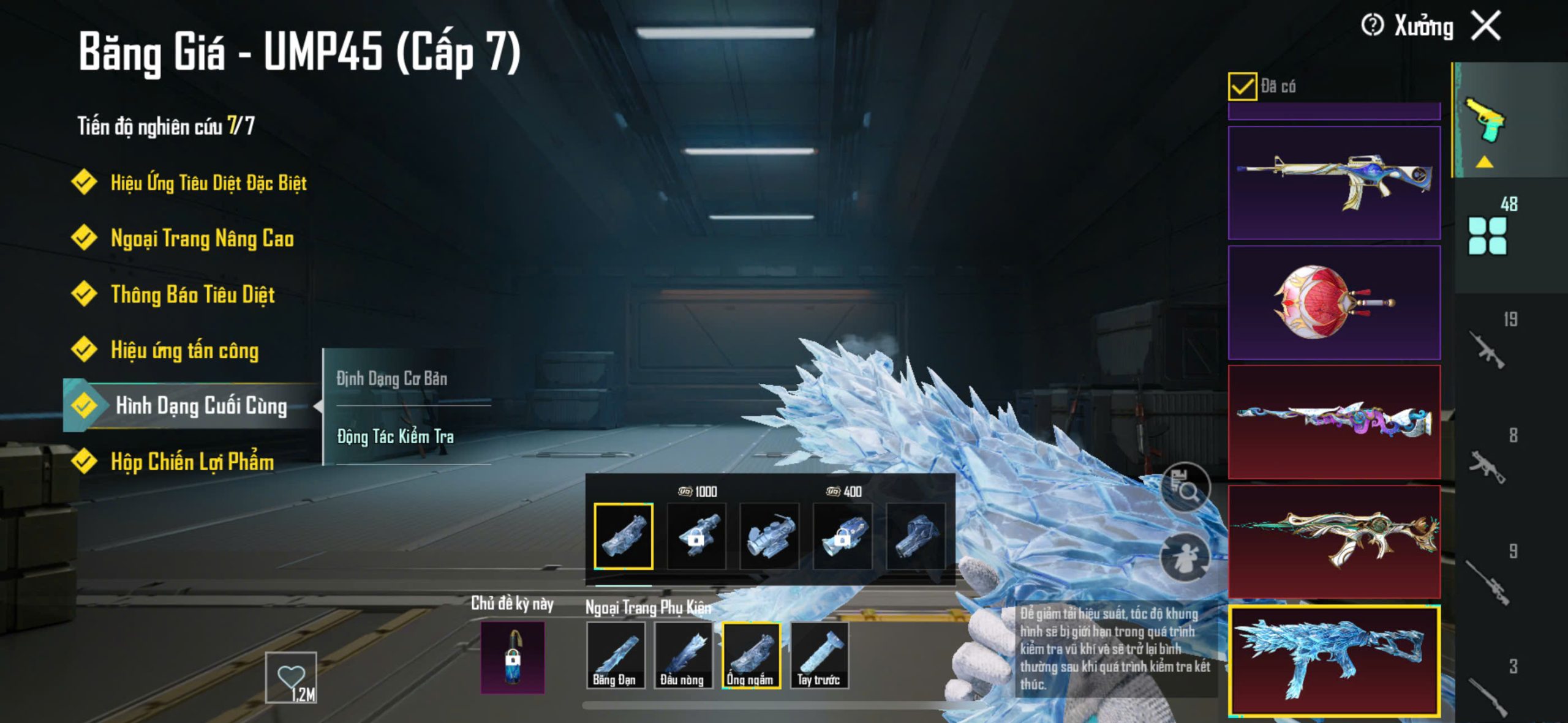
Task: Select Hiệu Ứng Tiêu Diệt Đặc Biệt entry
Action: click(208, 182)
